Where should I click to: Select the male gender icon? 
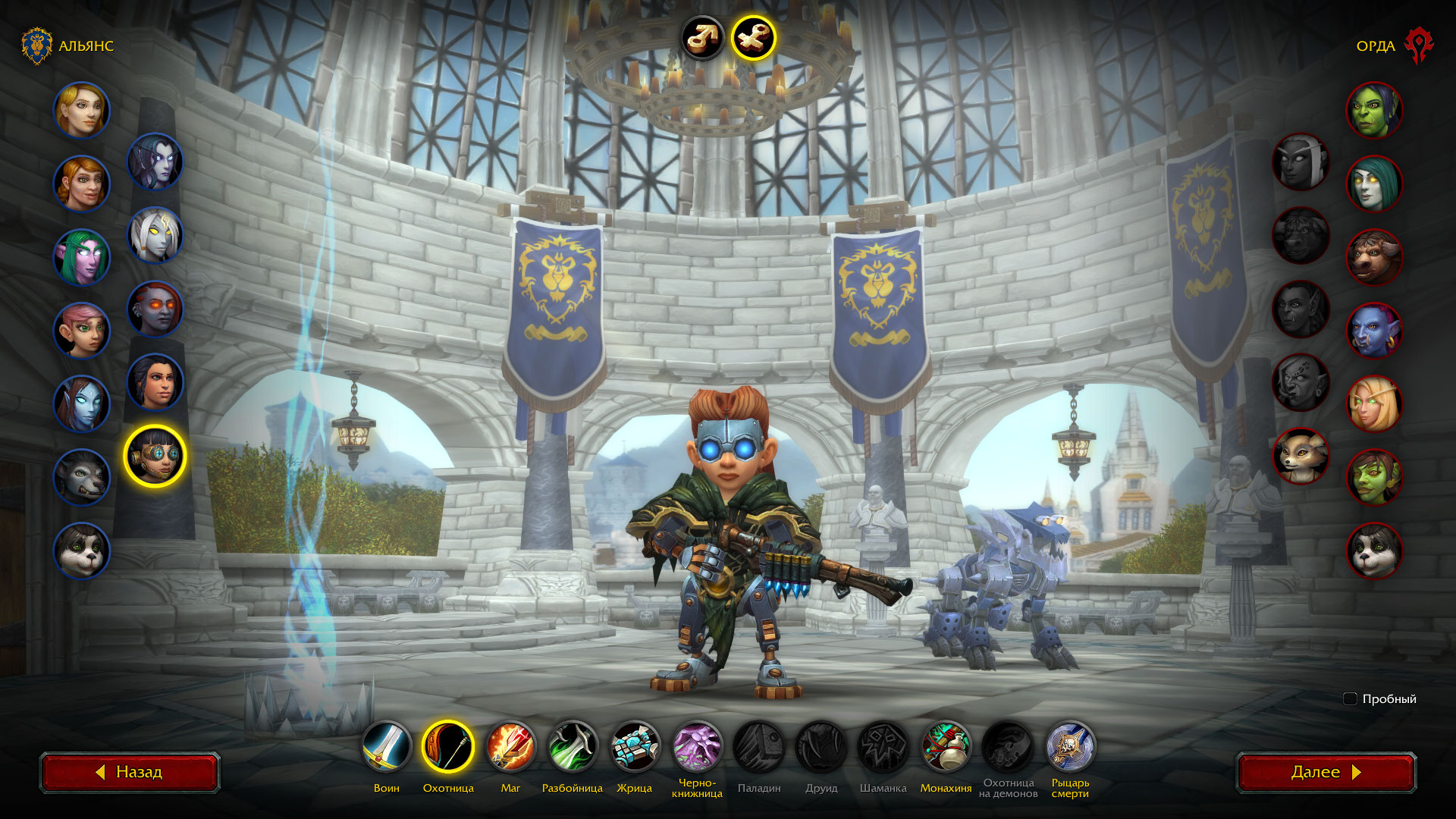tap(702, 37)
